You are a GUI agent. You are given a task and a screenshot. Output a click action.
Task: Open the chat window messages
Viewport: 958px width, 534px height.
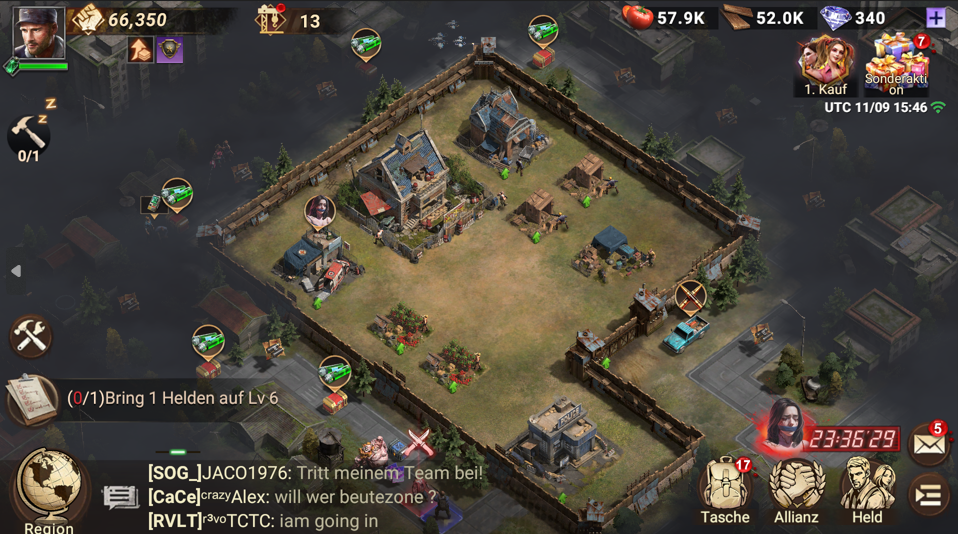point(300,496)
